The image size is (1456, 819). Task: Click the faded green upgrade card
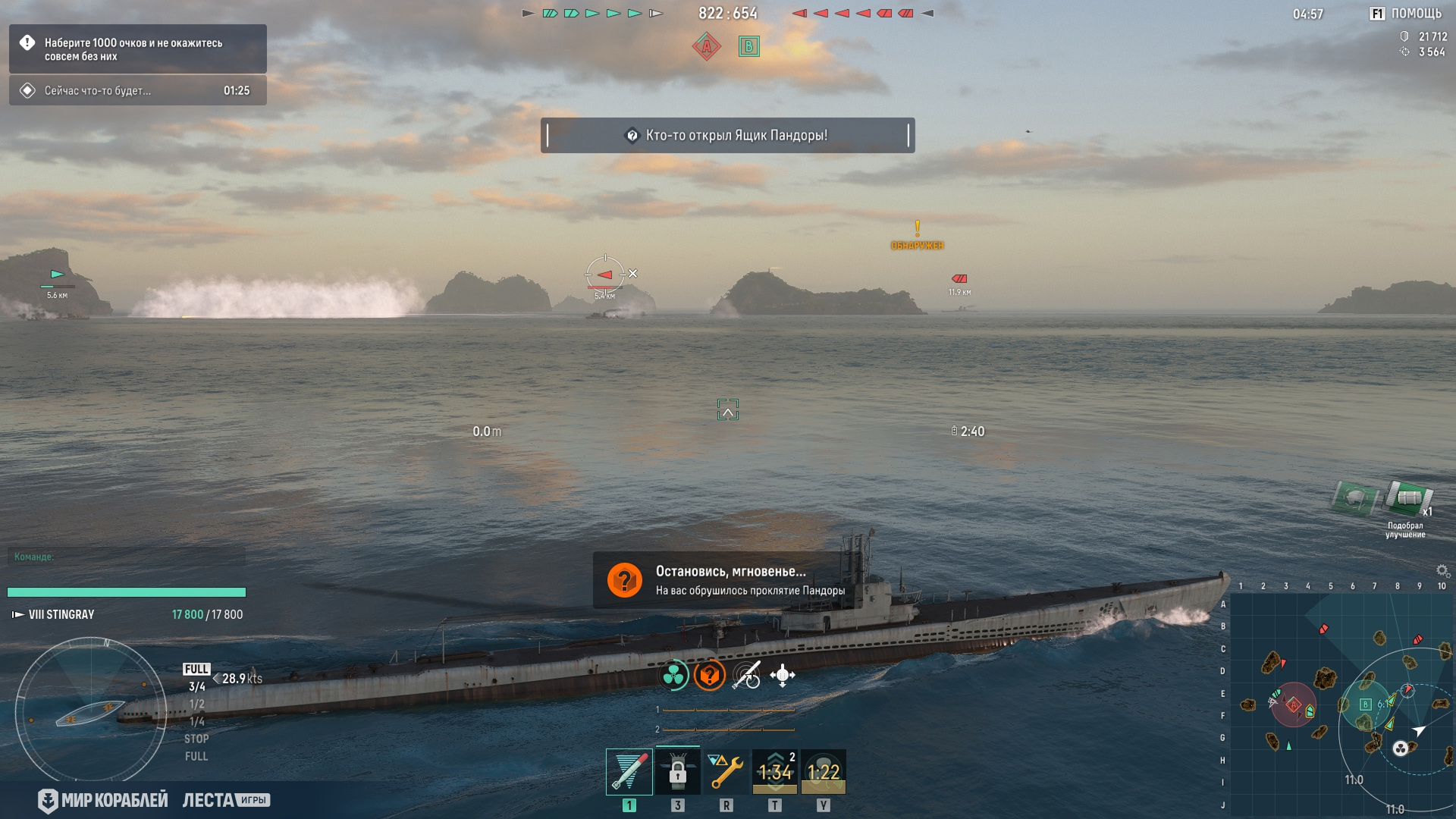click(1354, 498)
